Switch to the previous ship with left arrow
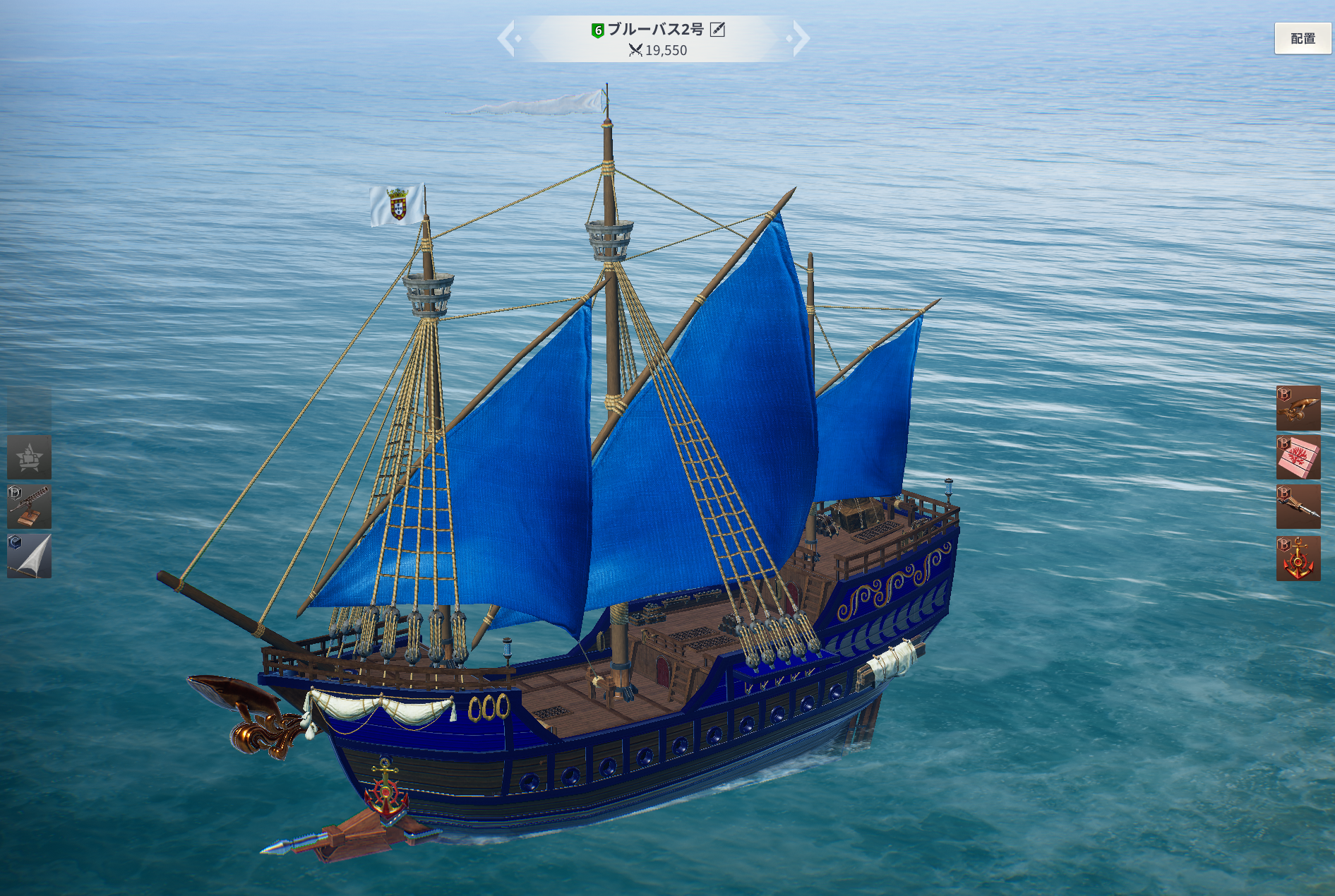Viewport: 1335px width, 896px height. click(x=508, y=38)
